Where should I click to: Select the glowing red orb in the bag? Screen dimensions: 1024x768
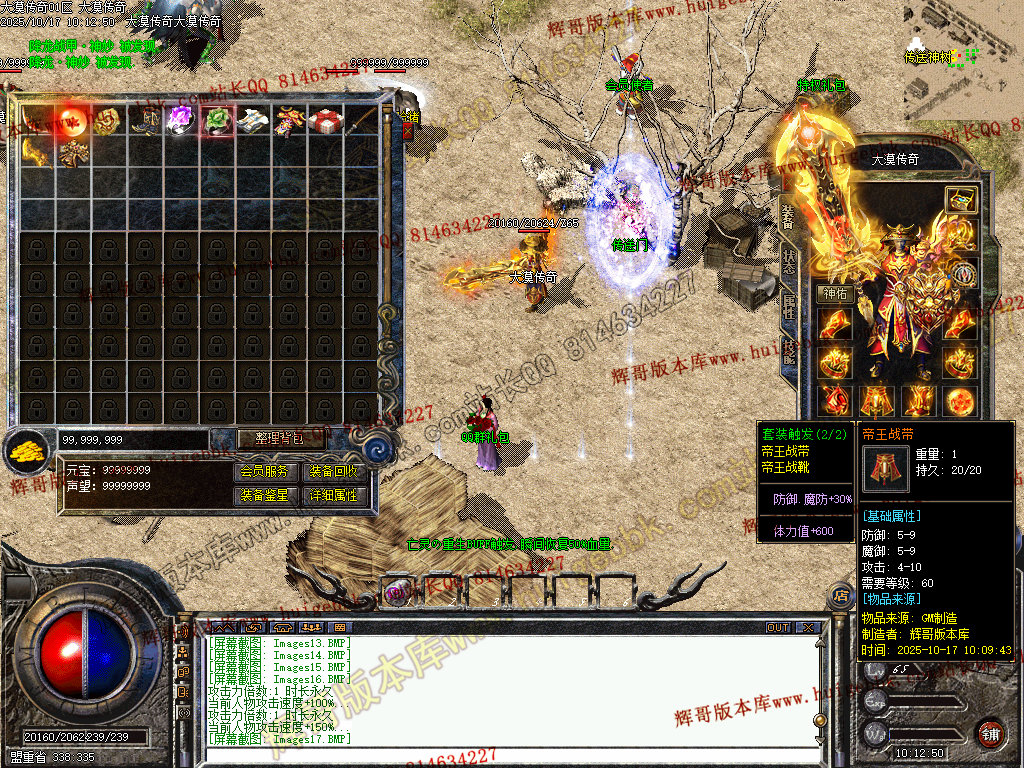coord(72,121)
